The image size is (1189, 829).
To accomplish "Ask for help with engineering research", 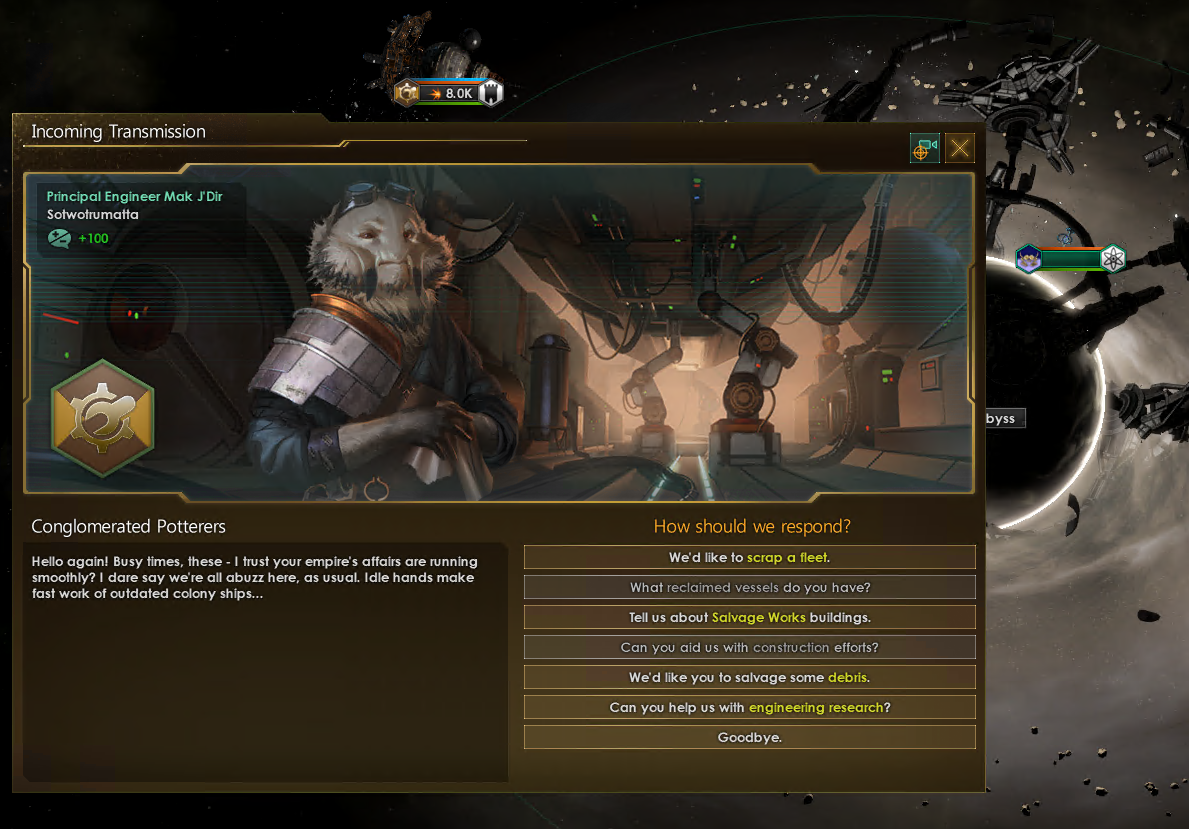I will pos(749,707).
